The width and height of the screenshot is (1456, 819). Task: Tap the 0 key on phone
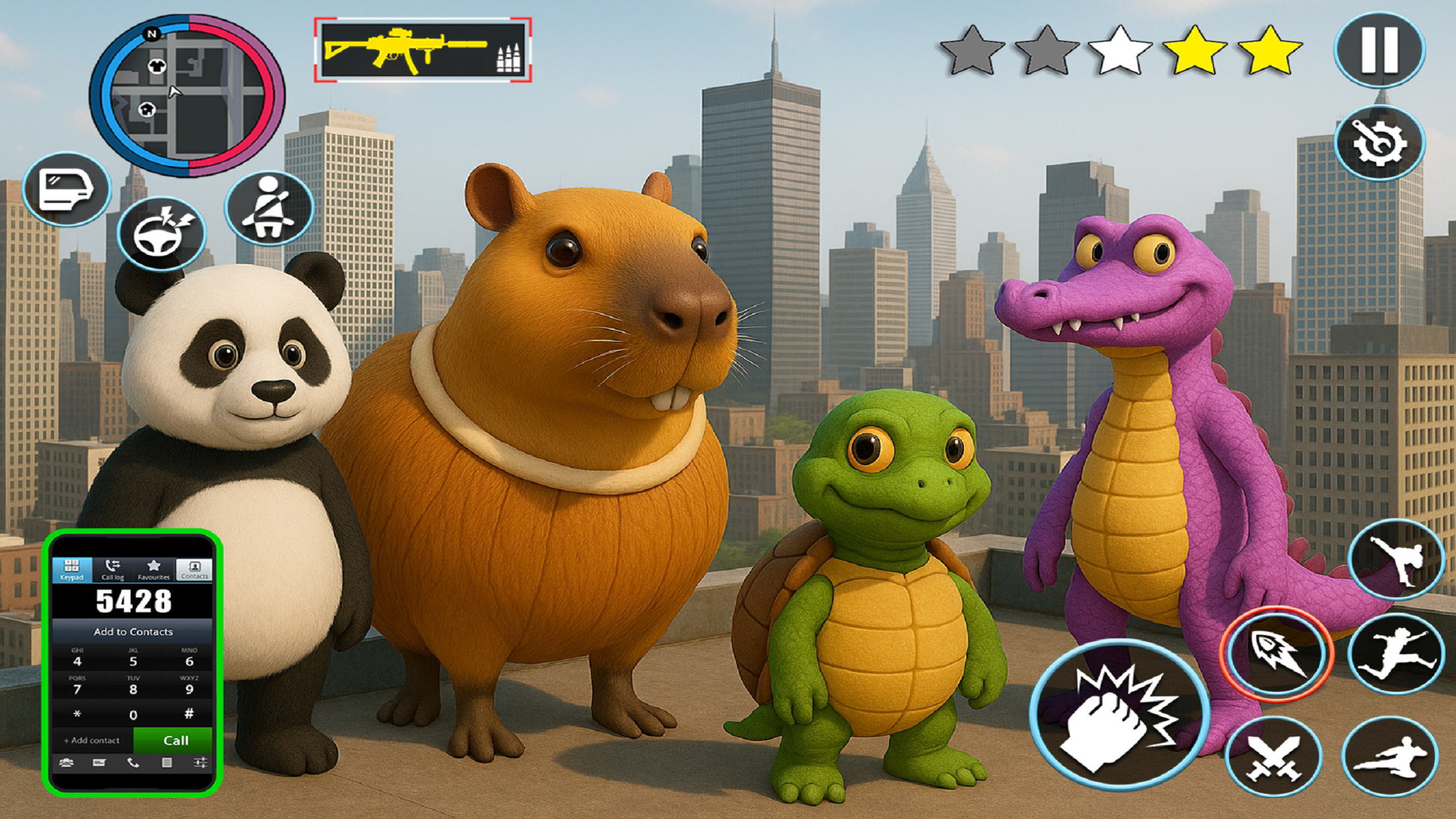click(133, 715)
